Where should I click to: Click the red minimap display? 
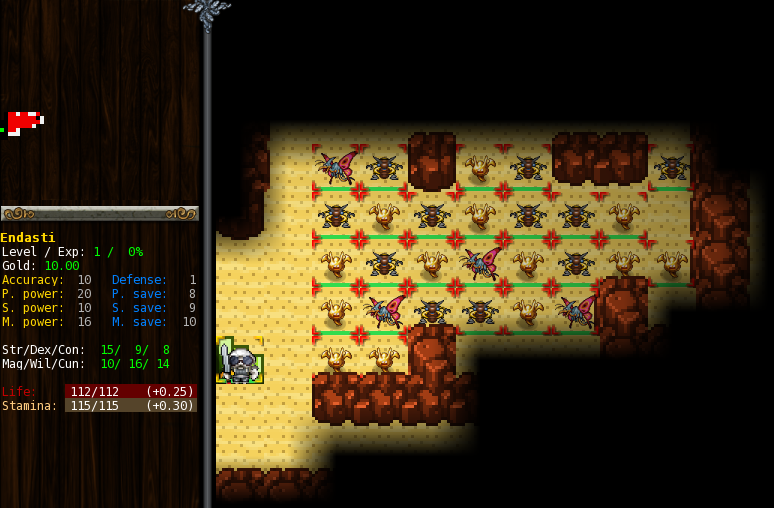tap(23, 122)
